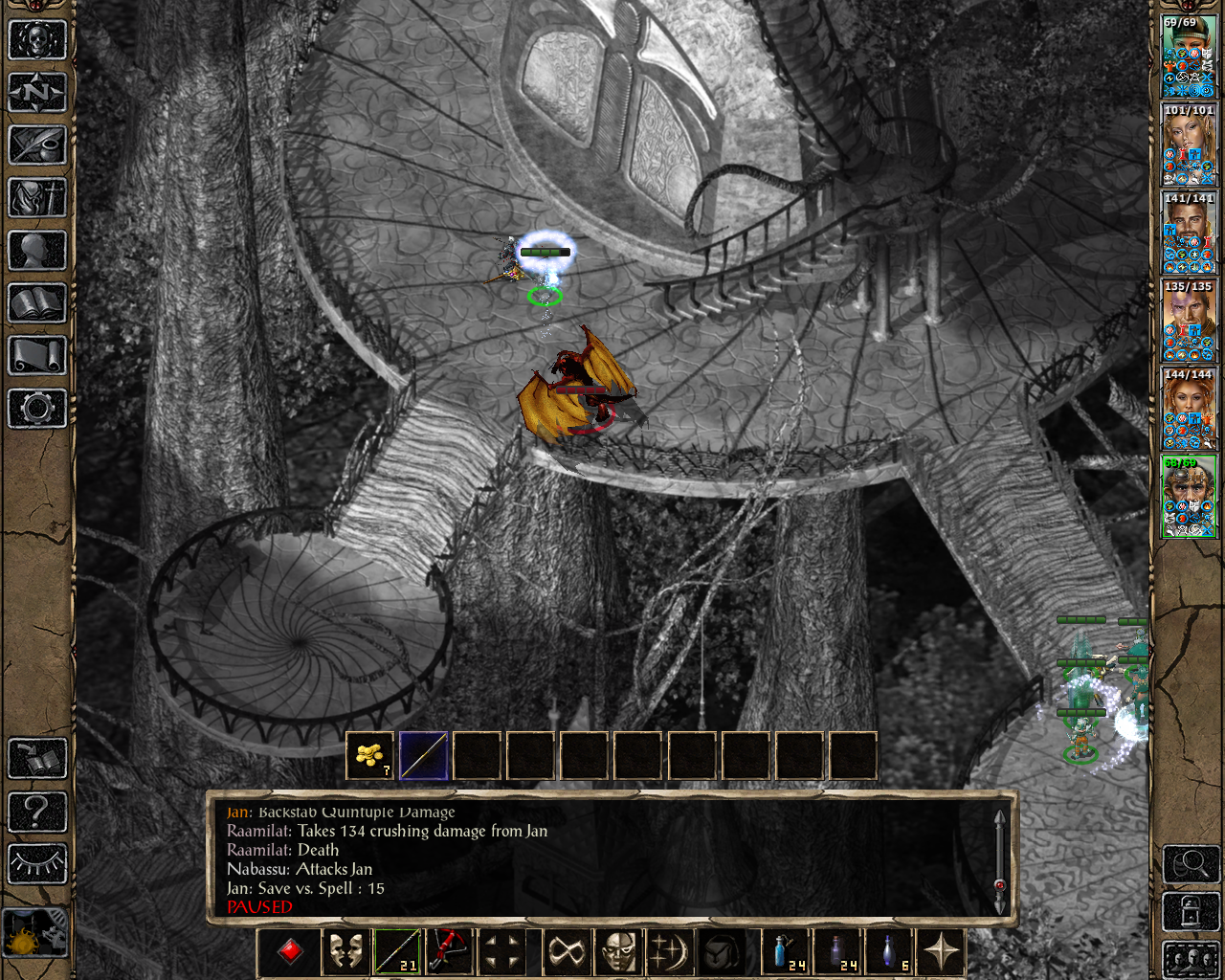Screen dimensions: 1225x980
Task: Activate the twin masks dialogue button
Action: pos(345,952)
